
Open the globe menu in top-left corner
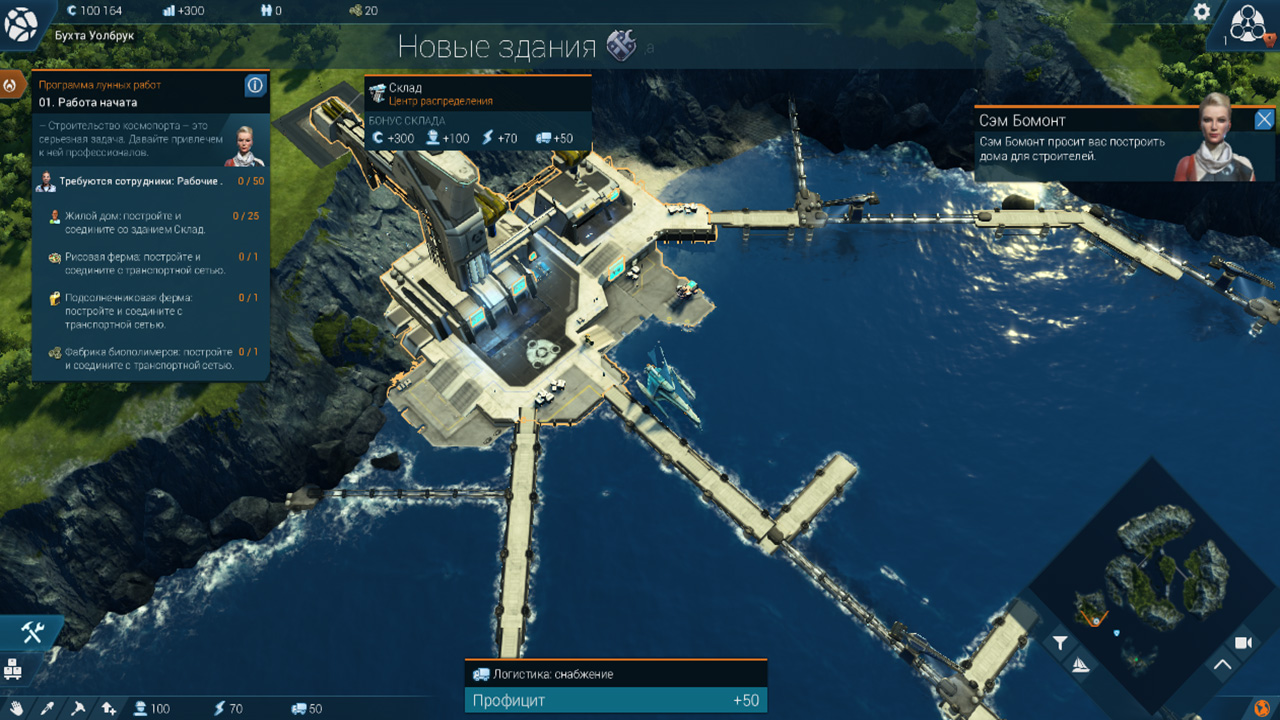(x=20, y=24)
